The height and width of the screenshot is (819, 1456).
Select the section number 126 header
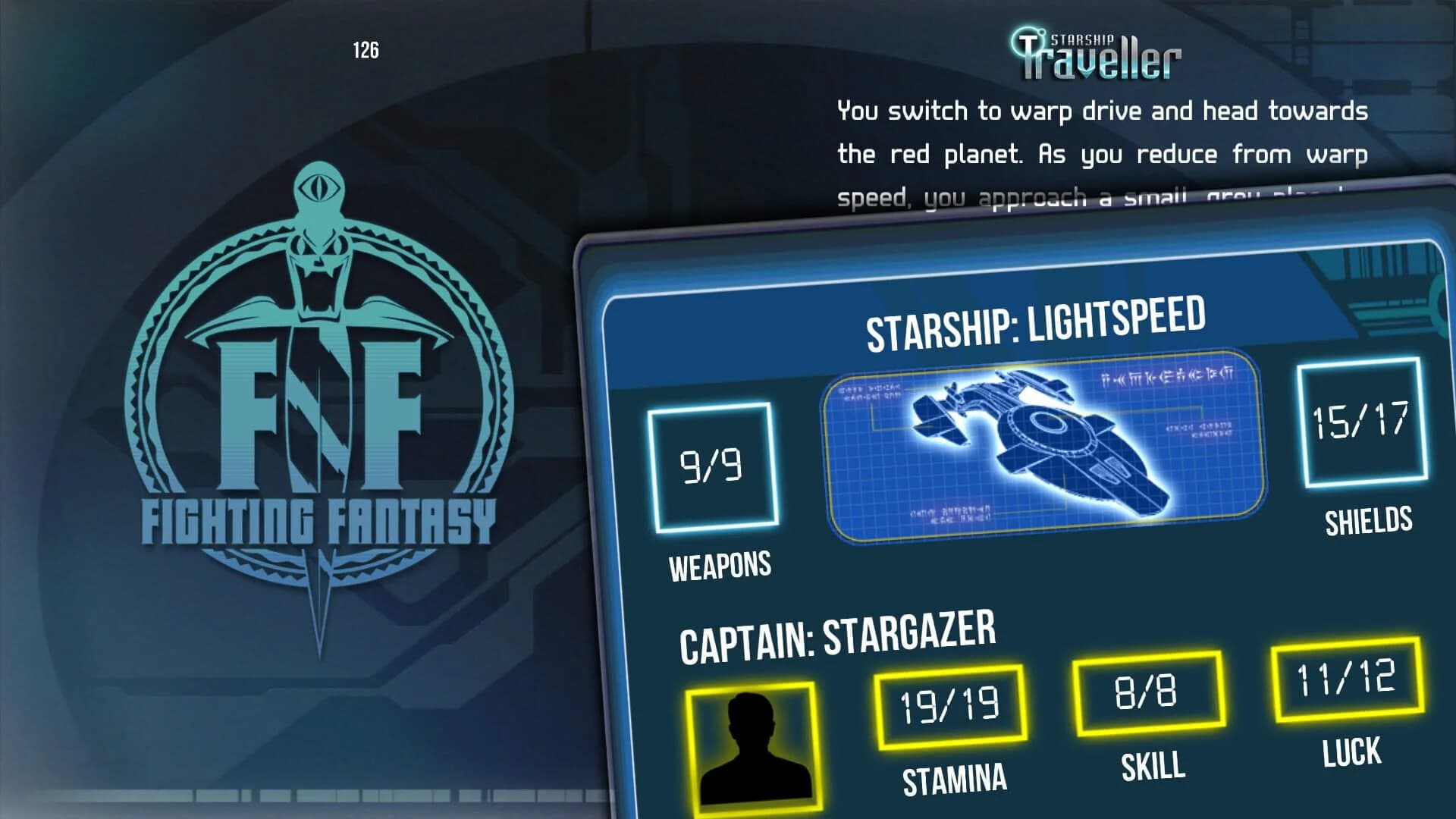pyautogui.click(x=367, y=47)
